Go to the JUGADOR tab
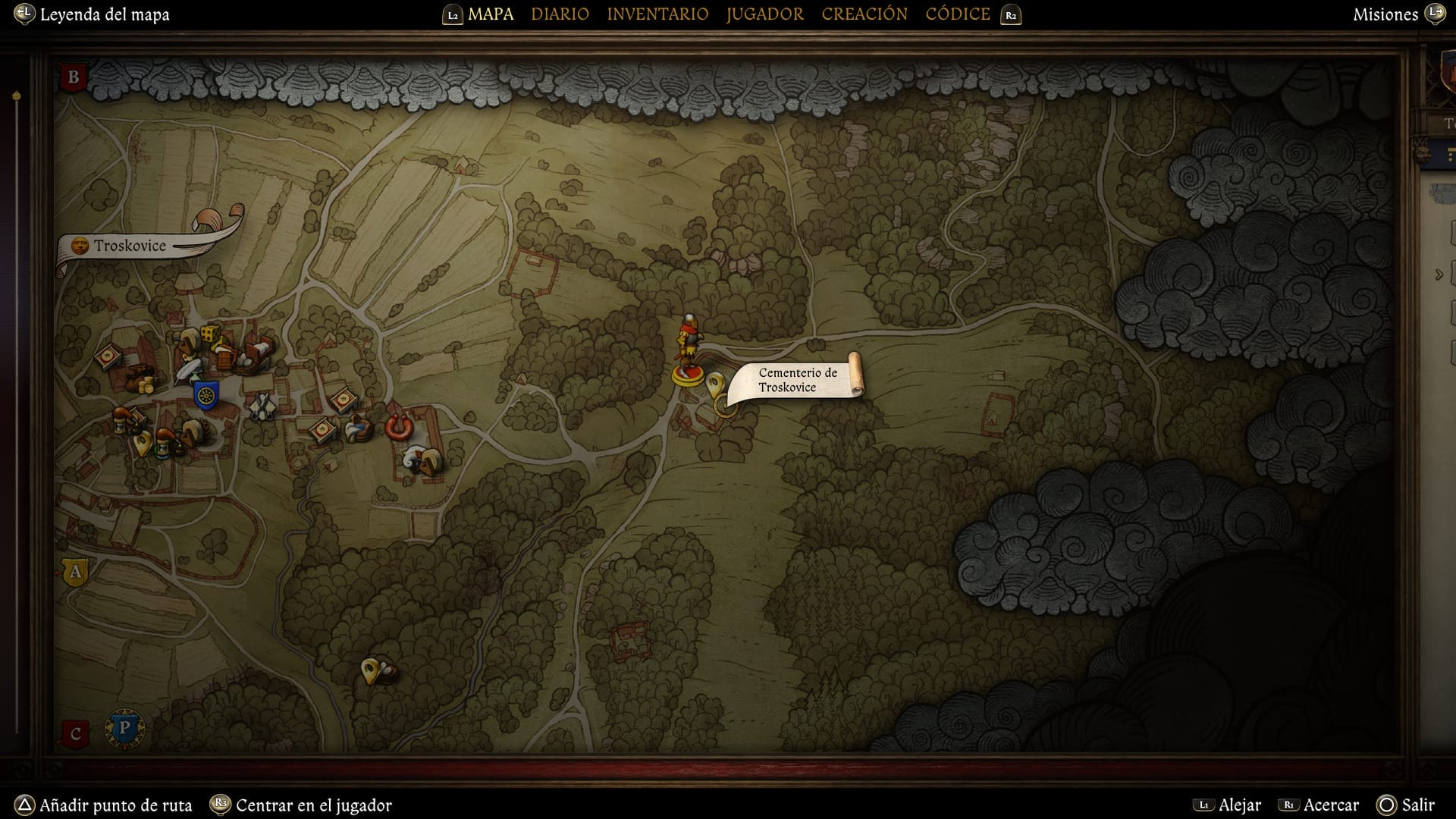Viewport: 1456px width, 819px height. [x=764, y=14]
